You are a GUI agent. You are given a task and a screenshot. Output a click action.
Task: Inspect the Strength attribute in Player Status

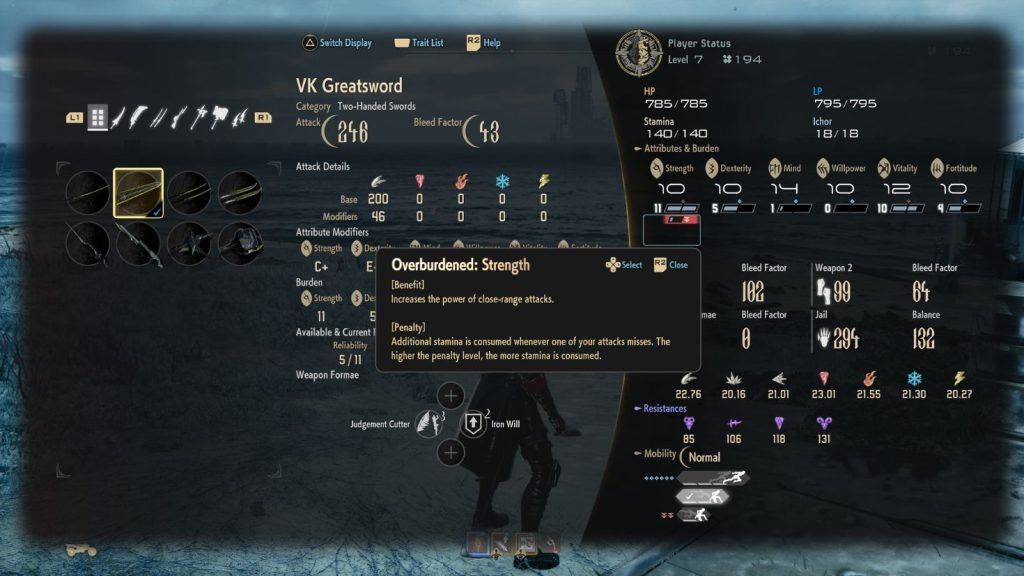click(x=658, y=168)
